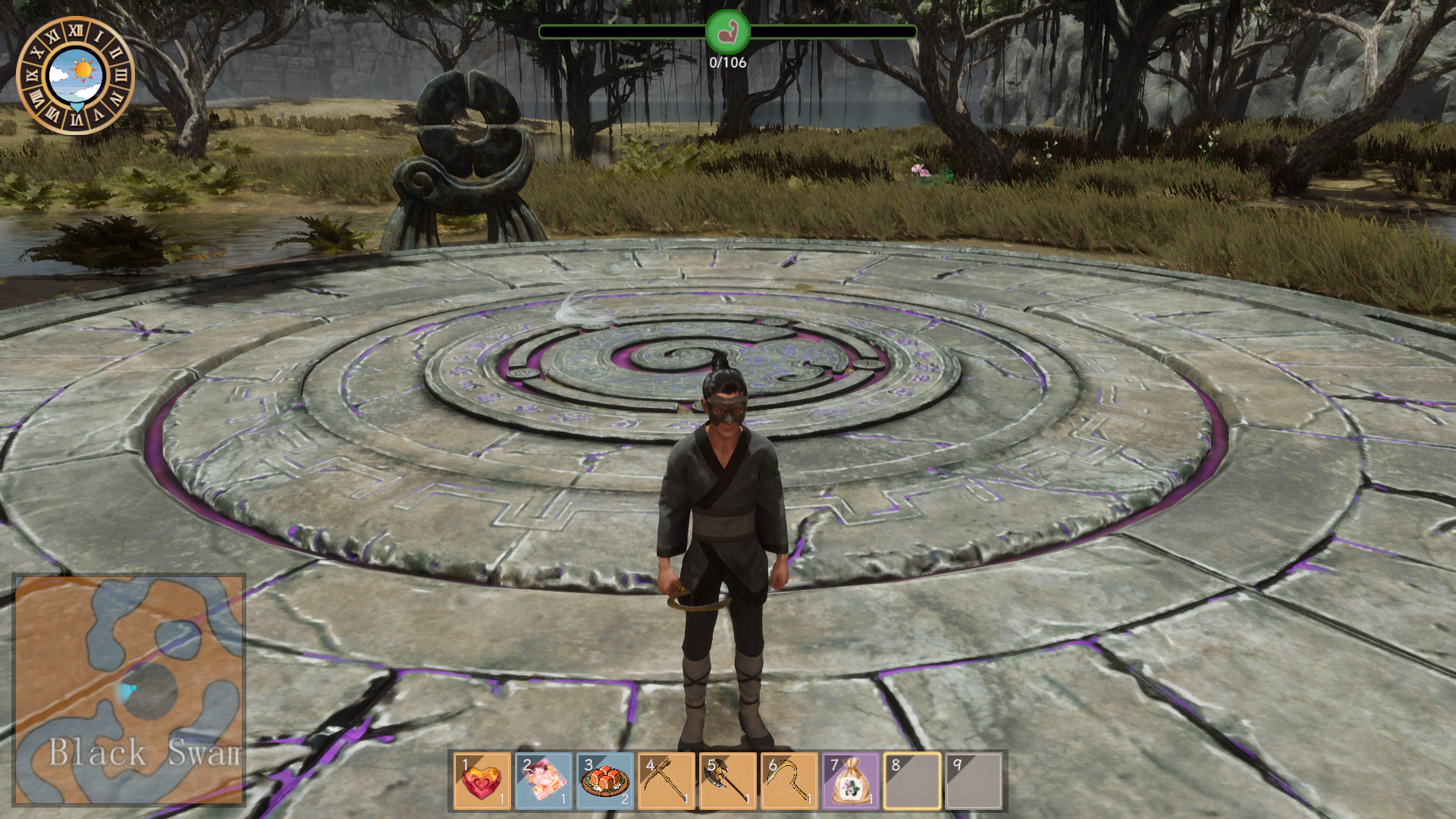Viewport: 1456px width, 819px height.
Task: Select the empty highlighted hotbar slot 8
Action: pos(912,781)
